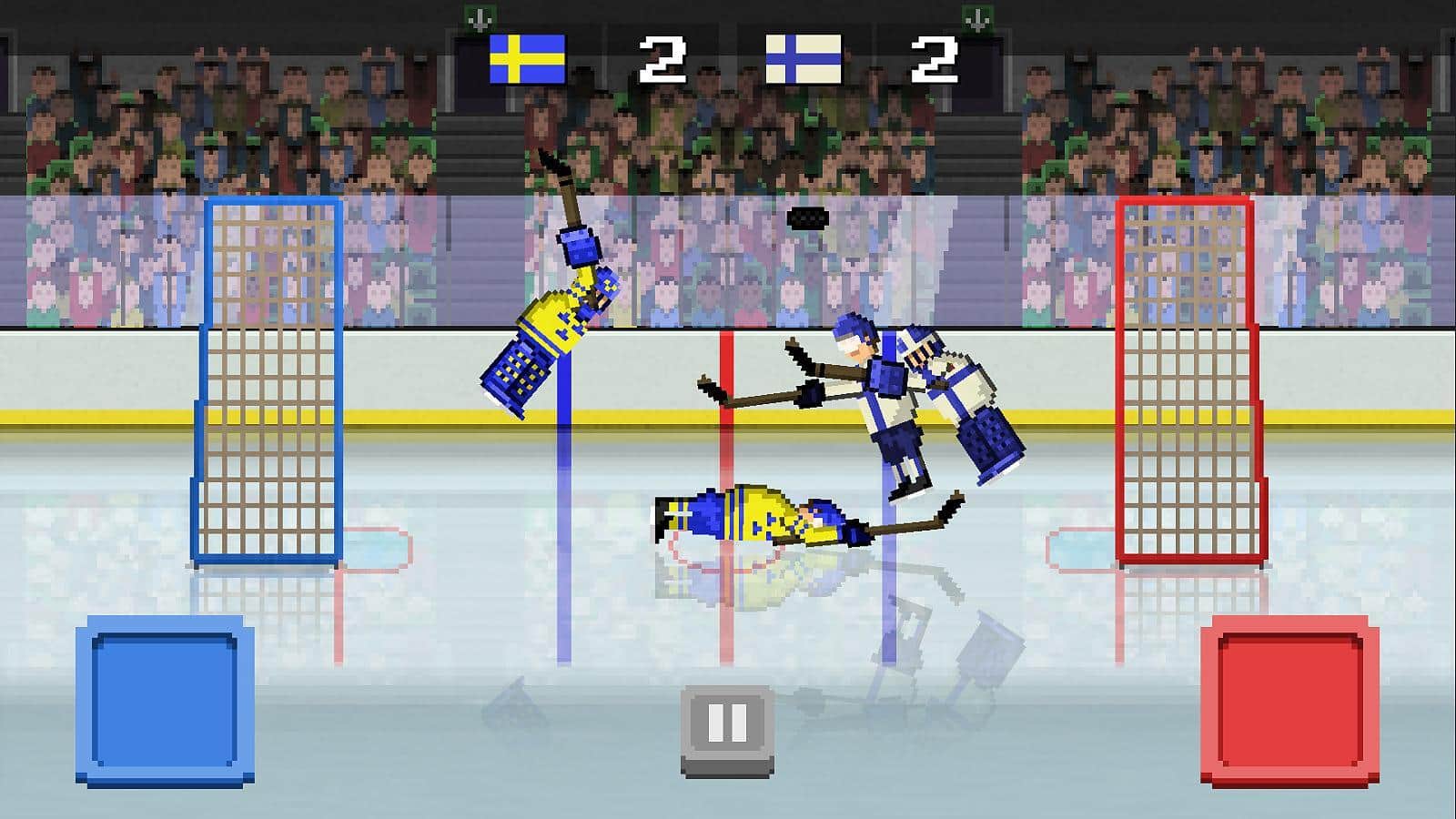The height and width of the screenshot is (819, 1456).
Task: Tap the large red player button
Action: click(x=1289, y=699)
